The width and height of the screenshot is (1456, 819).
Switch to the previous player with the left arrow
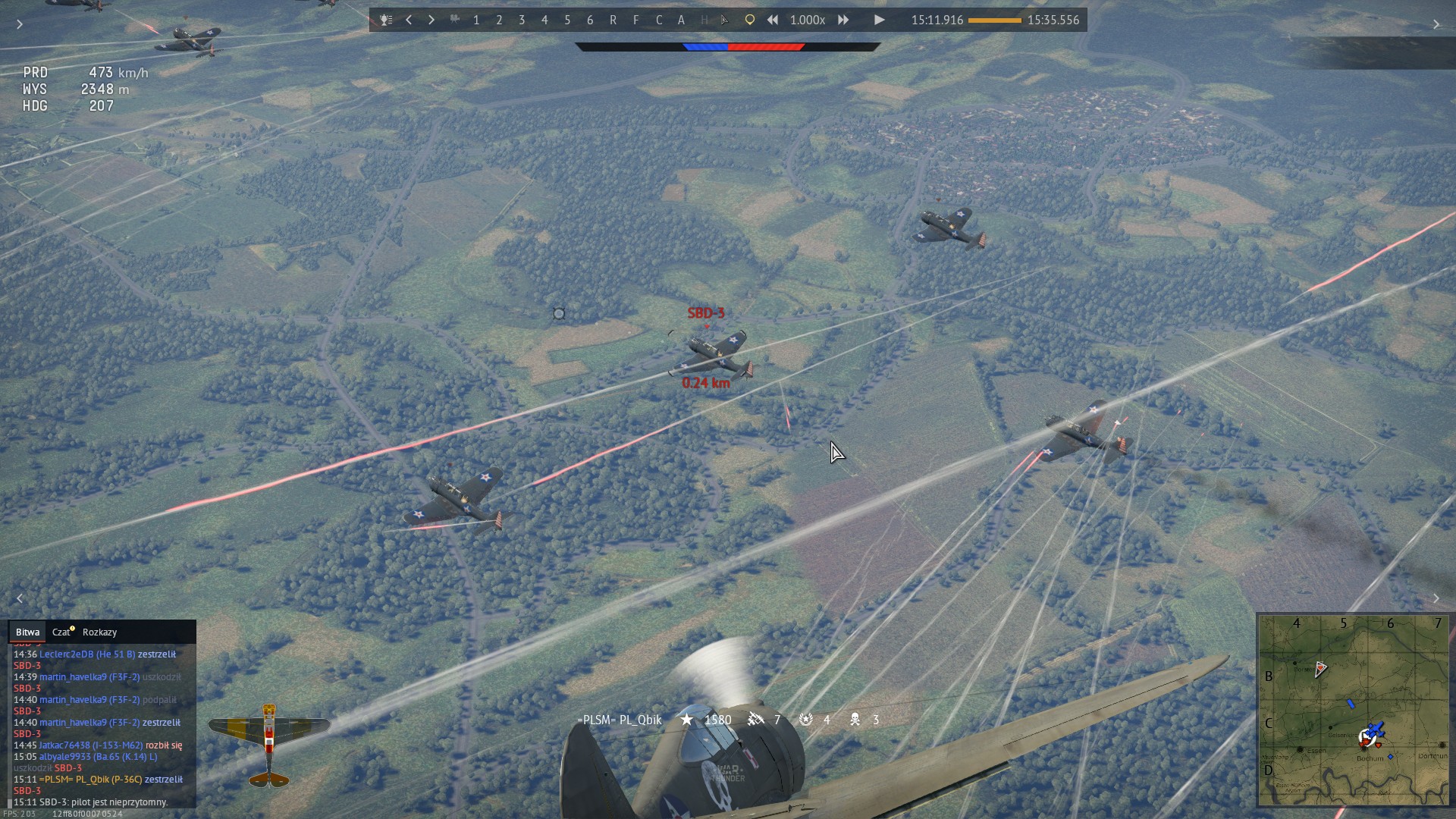pos(409,20)
